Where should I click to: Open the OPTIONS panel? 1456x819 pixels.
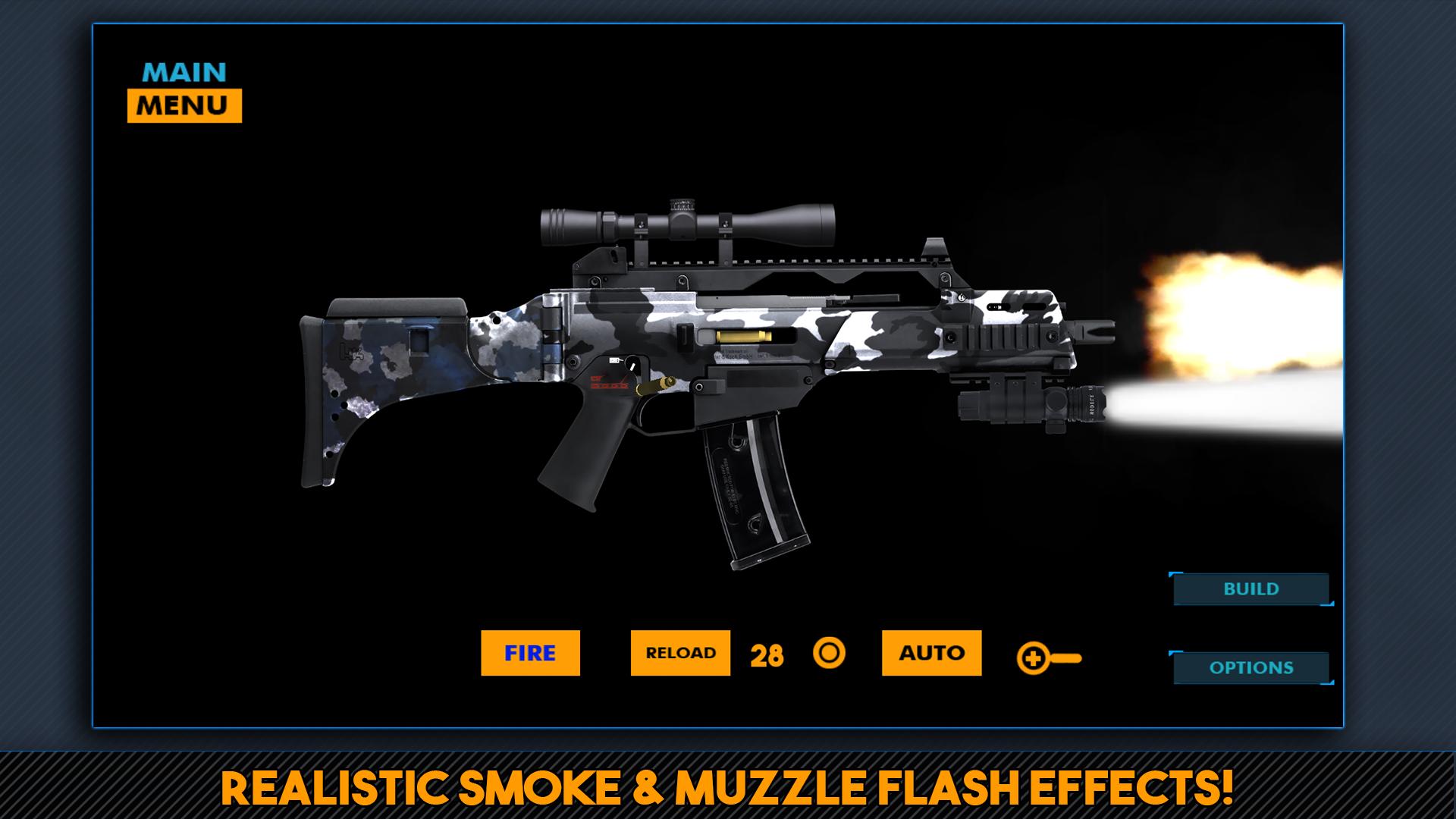(1250, 668)
